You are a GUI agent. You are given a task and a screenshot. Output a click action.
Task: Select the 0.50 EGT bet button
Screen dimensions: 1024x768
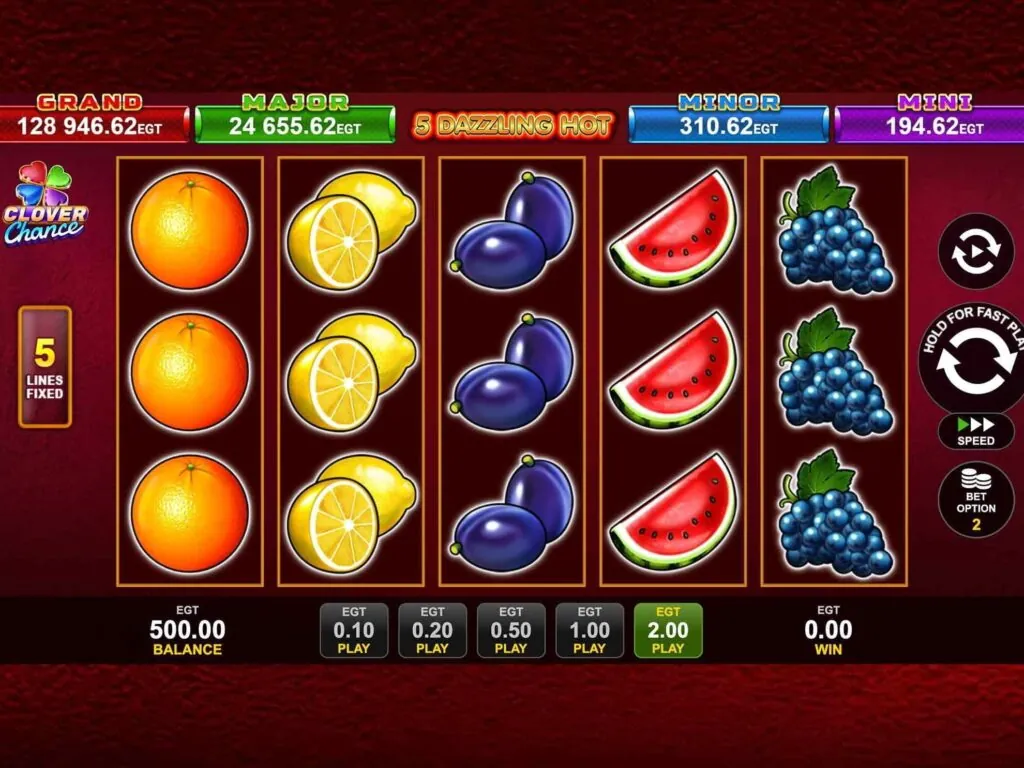click(511, 631)
